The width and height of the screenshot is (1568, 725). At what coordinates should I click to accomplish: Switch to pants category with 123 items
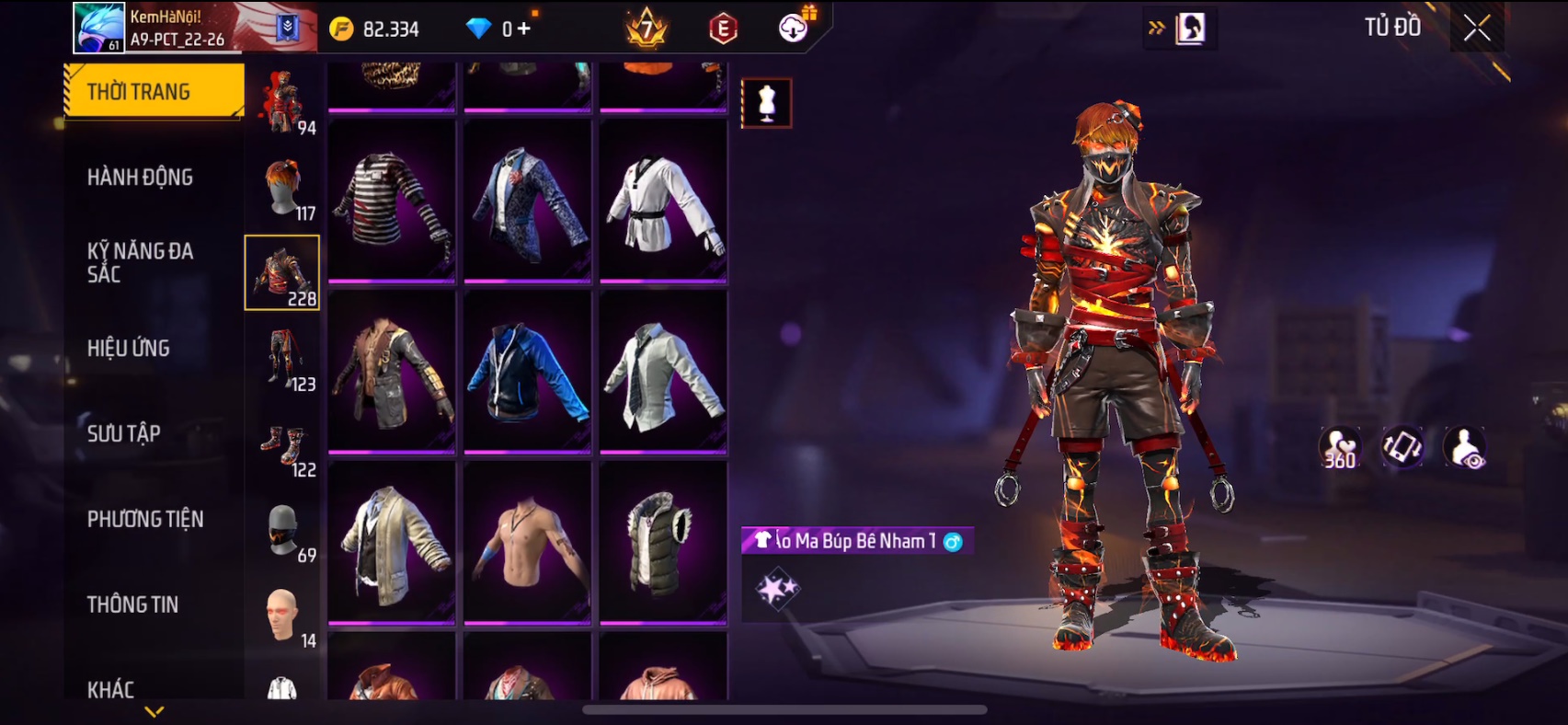283,359
